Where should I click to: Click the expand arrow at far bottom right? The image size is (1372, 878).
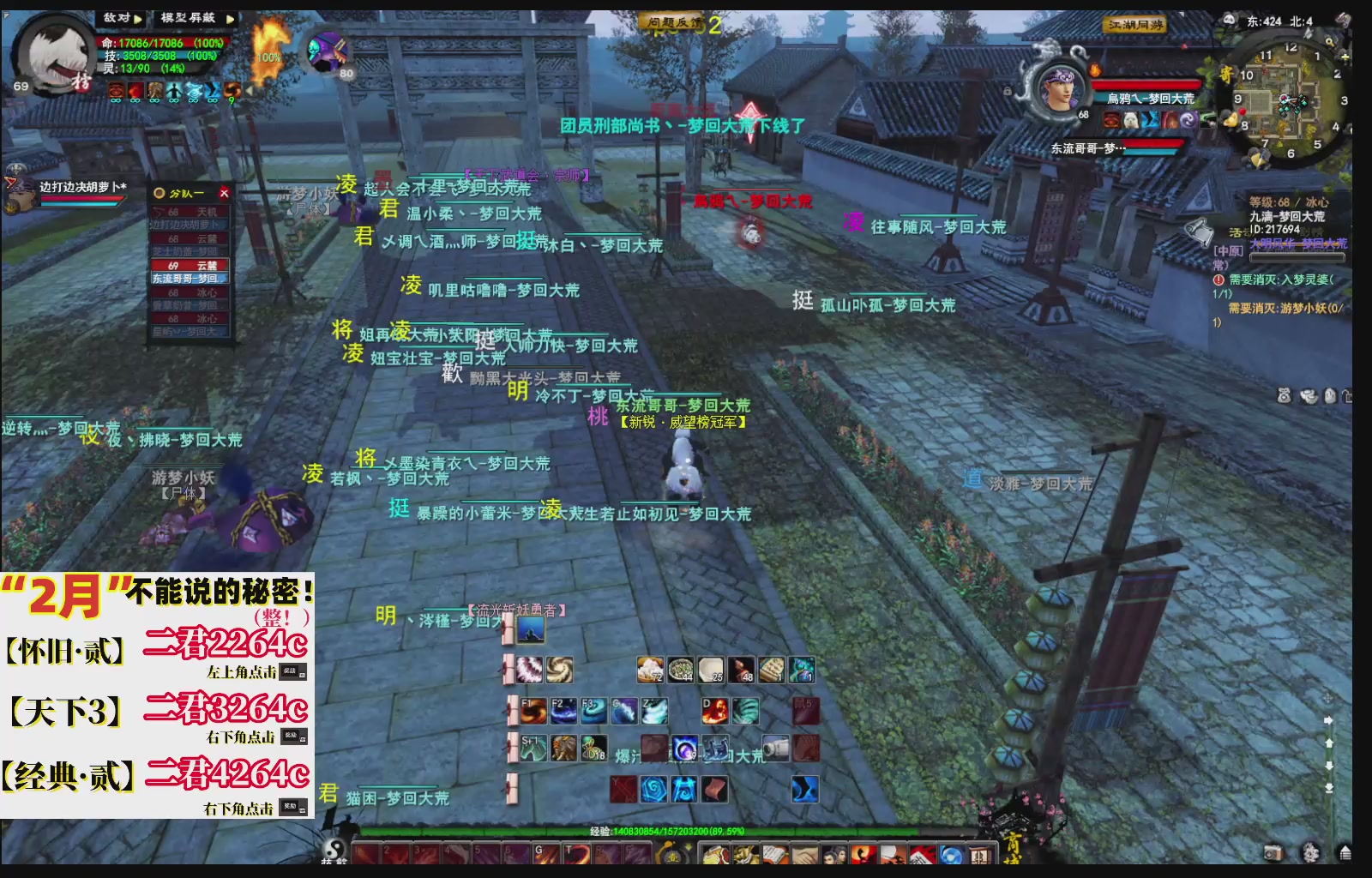coord(1345,852)
